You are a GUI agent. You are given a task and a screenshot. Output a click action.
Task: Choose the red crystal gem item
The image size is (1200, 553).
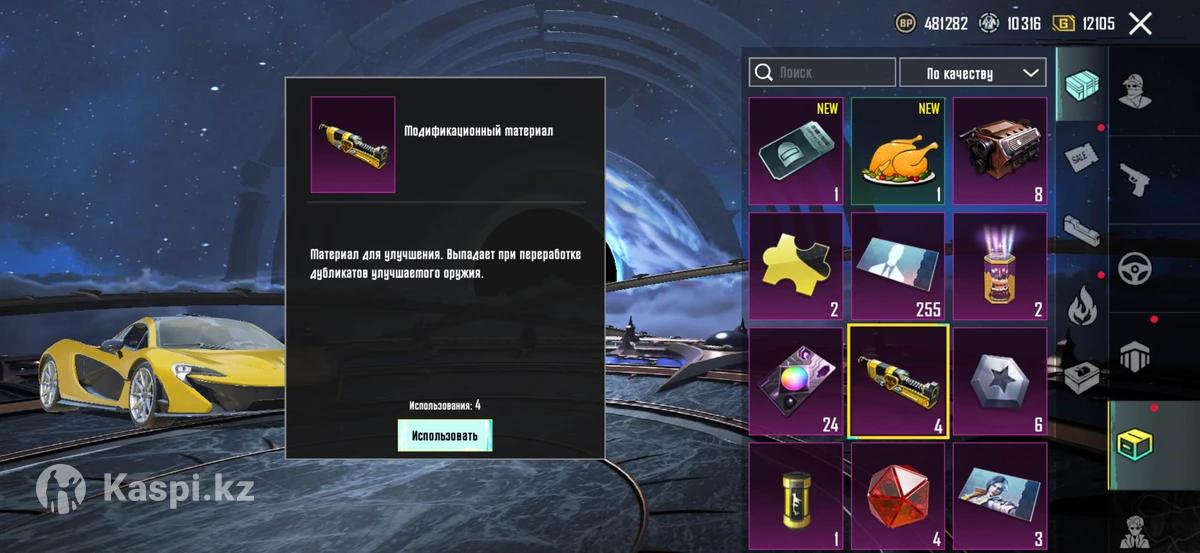[x=897, y=497]
